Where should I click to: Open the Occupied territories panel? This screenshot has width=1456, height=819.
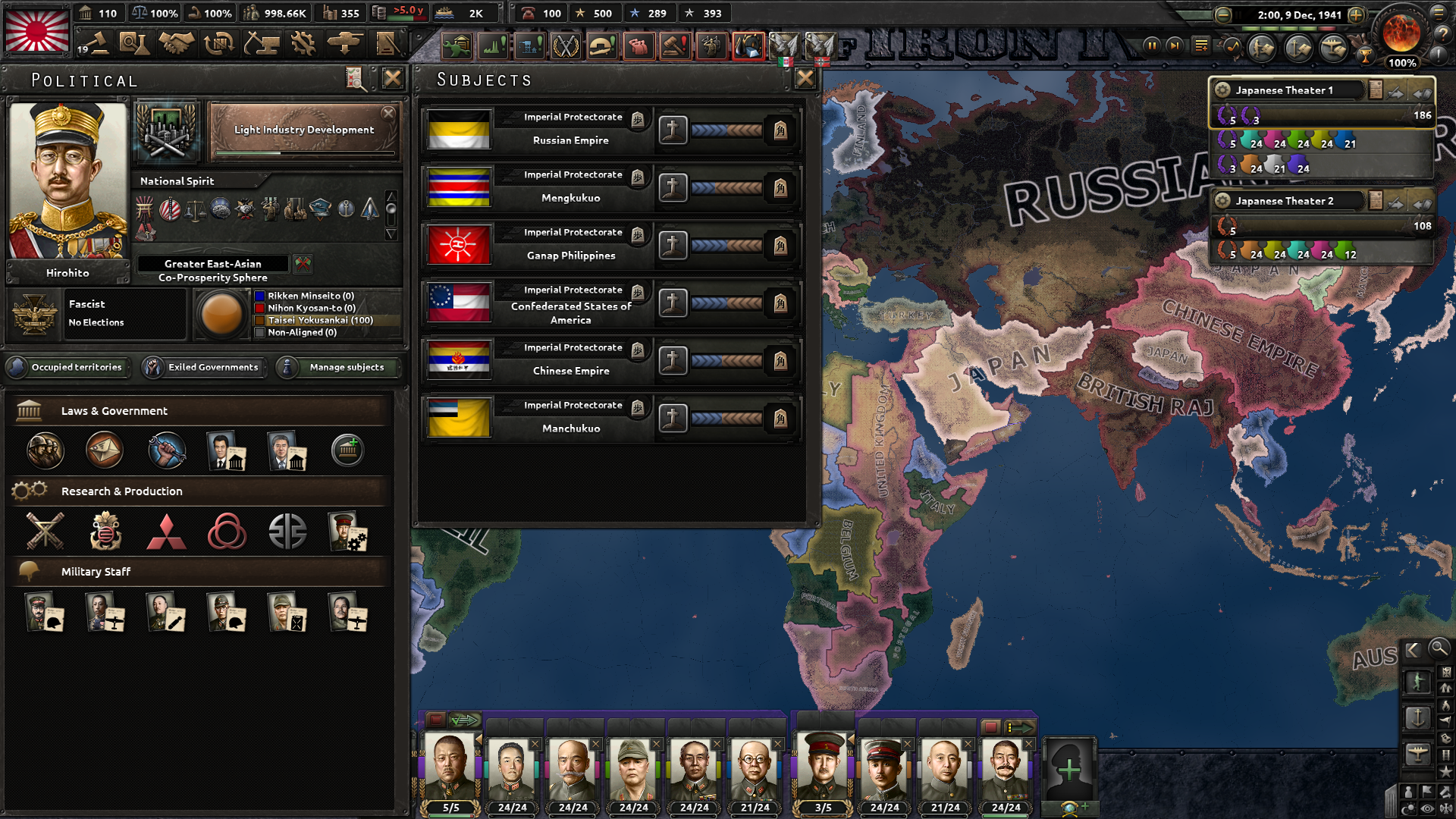(x=67, y=367)
